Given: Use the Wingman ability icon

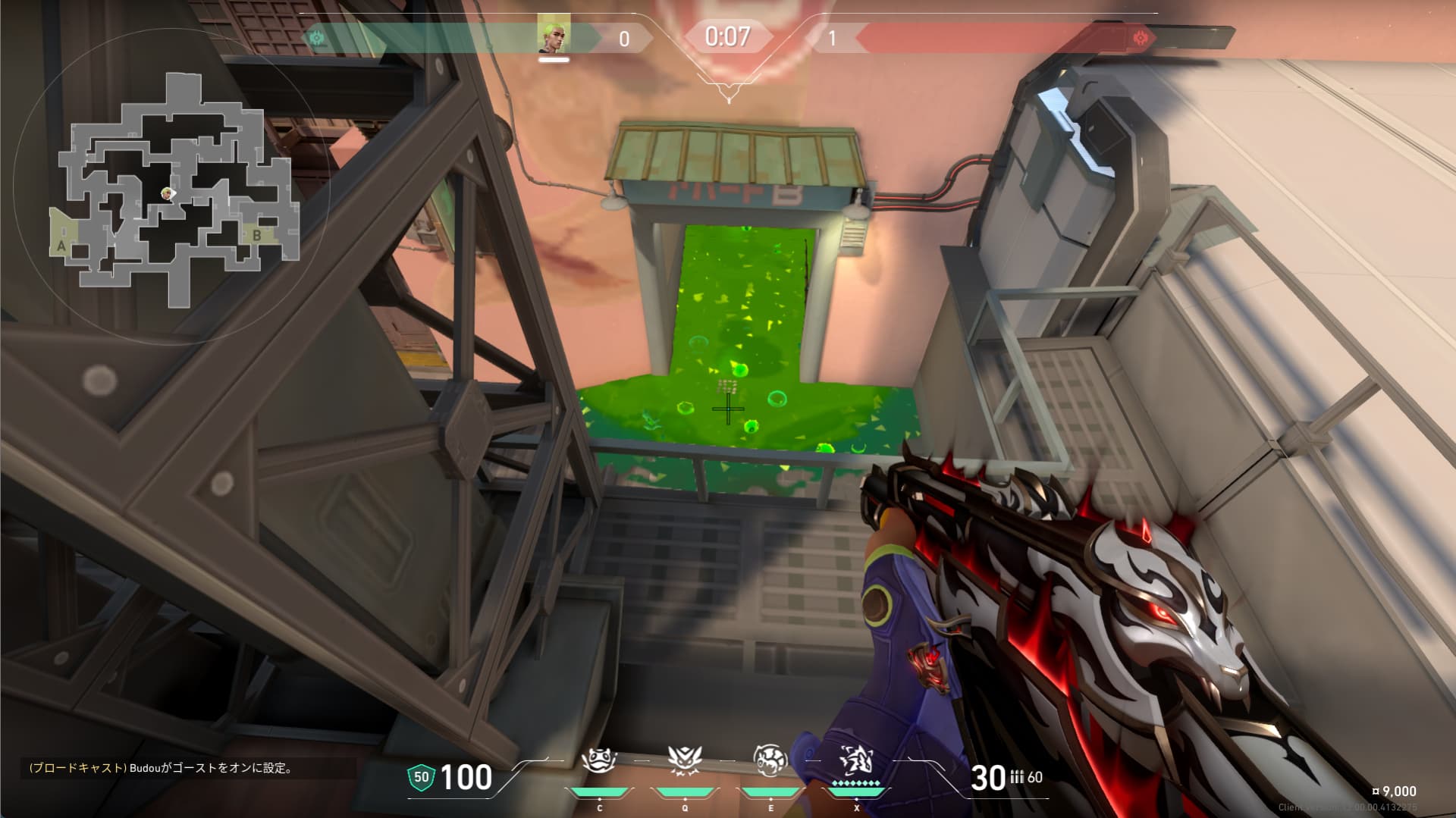Looking at the screenshot, I should tap(685, 760).
